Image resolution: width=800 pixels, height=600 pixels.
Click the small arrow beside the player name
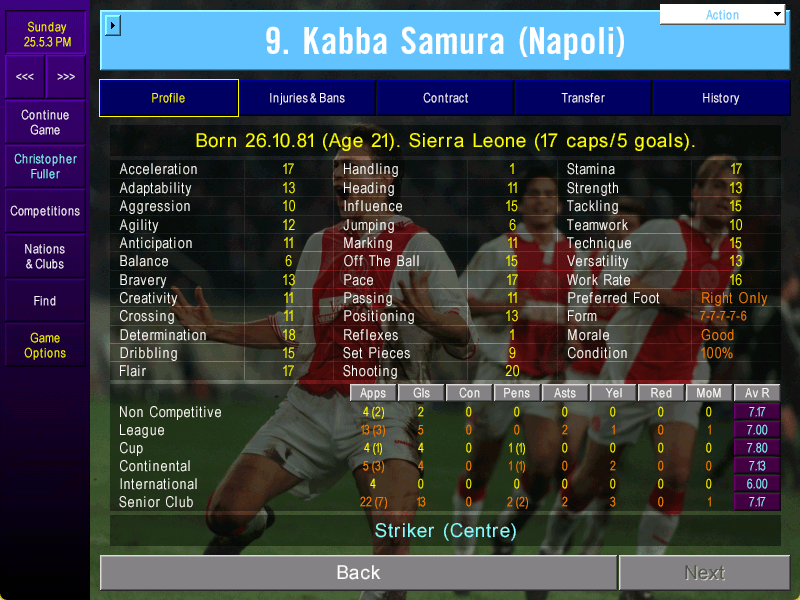click(x=112, y=25)
